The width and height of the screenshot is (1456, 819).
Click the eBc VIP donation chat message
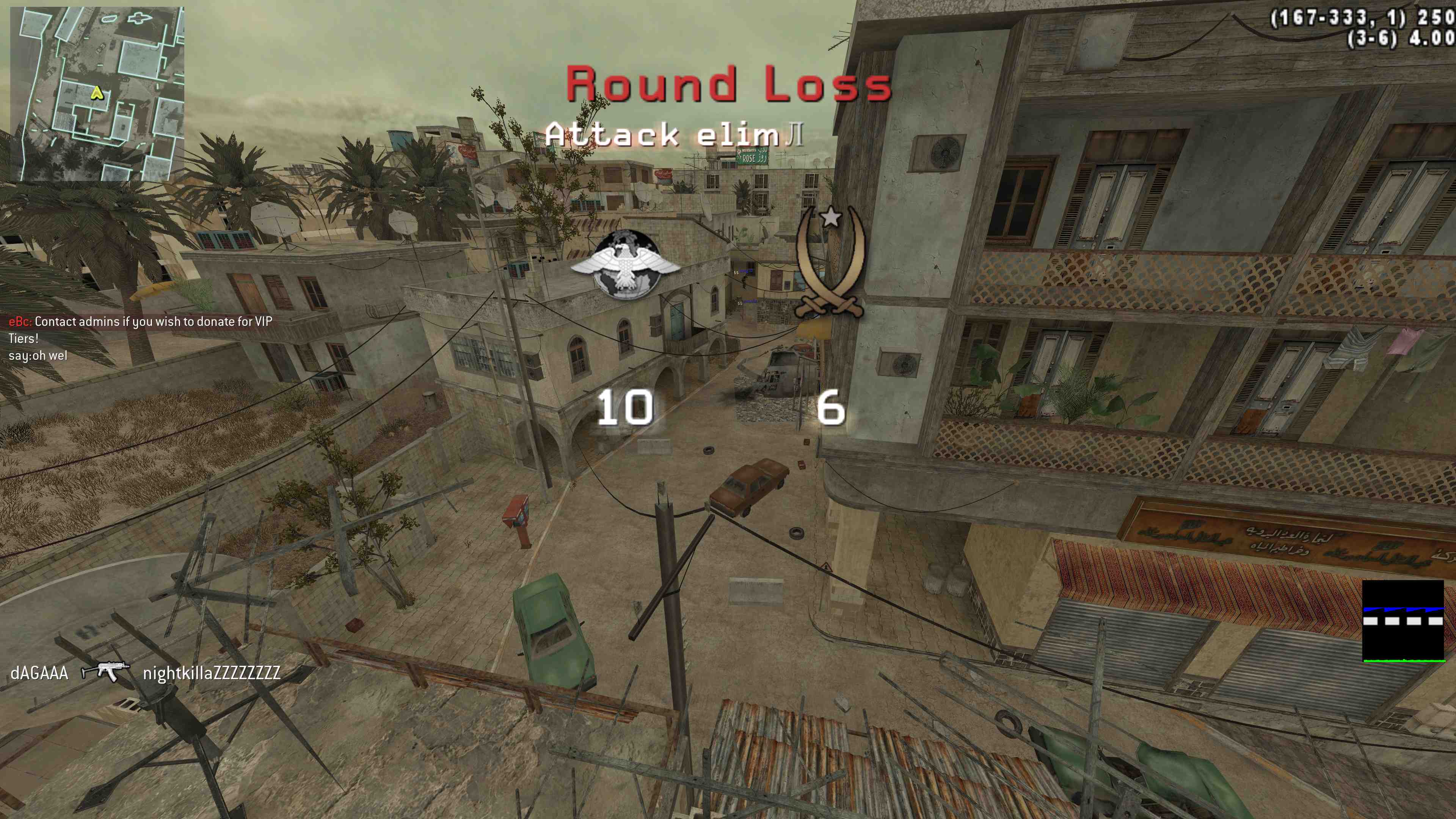tap(140, 329)
